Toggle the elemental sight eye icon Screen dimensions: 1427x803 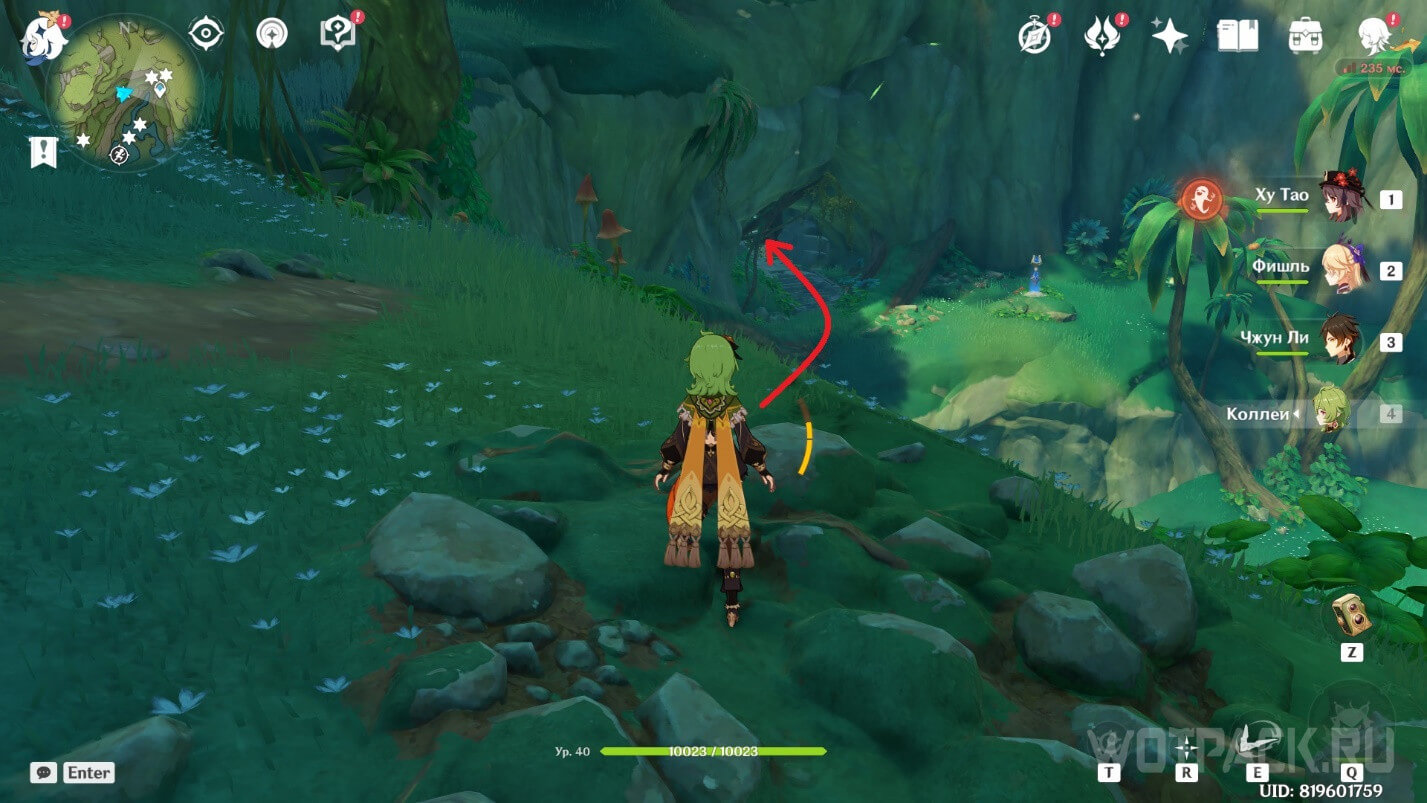206,35
